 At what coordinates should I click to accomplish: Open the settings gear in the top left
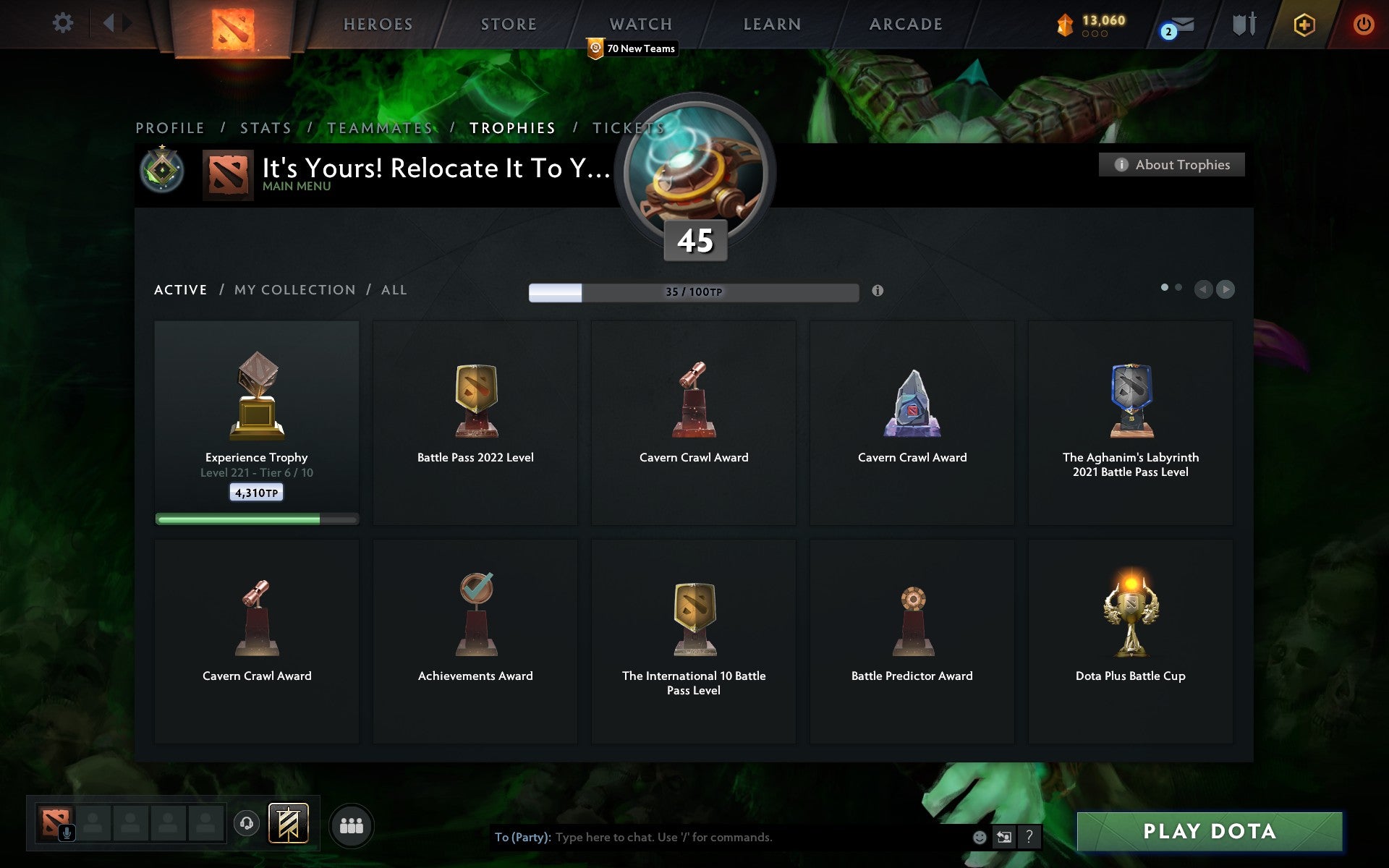pyautogui.click(x=64, y=23)
